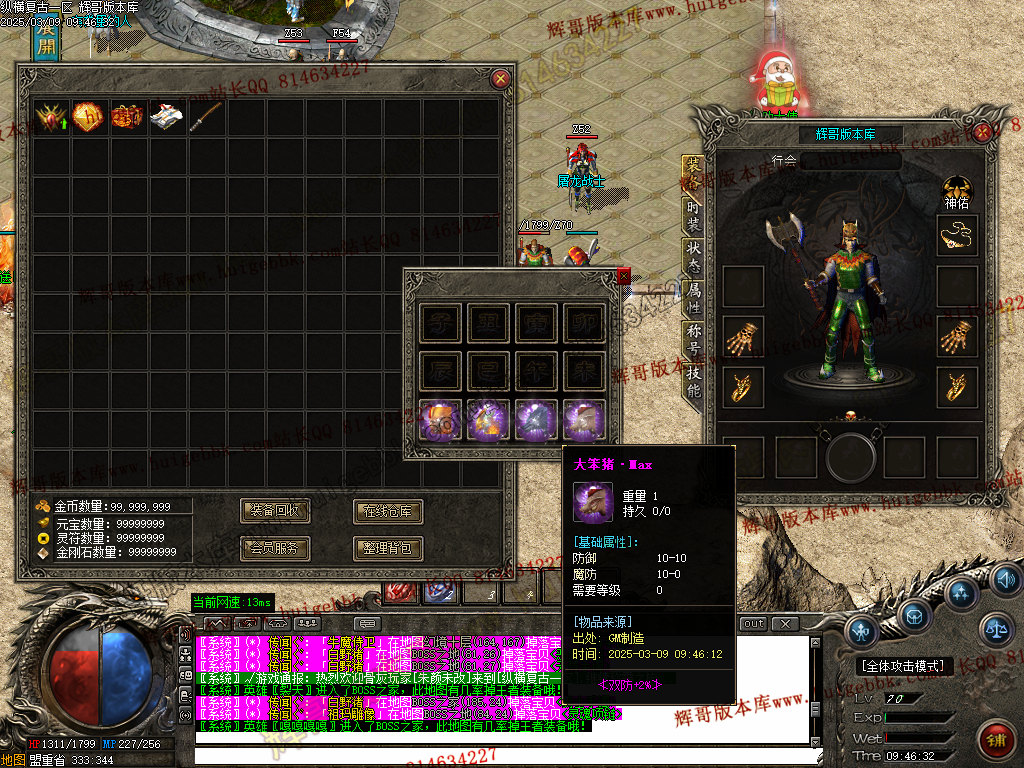Viewport: 1024px width, 768px height.
Task: Select the 大笨猪 pig zodiac item
Action: [583, 419]
